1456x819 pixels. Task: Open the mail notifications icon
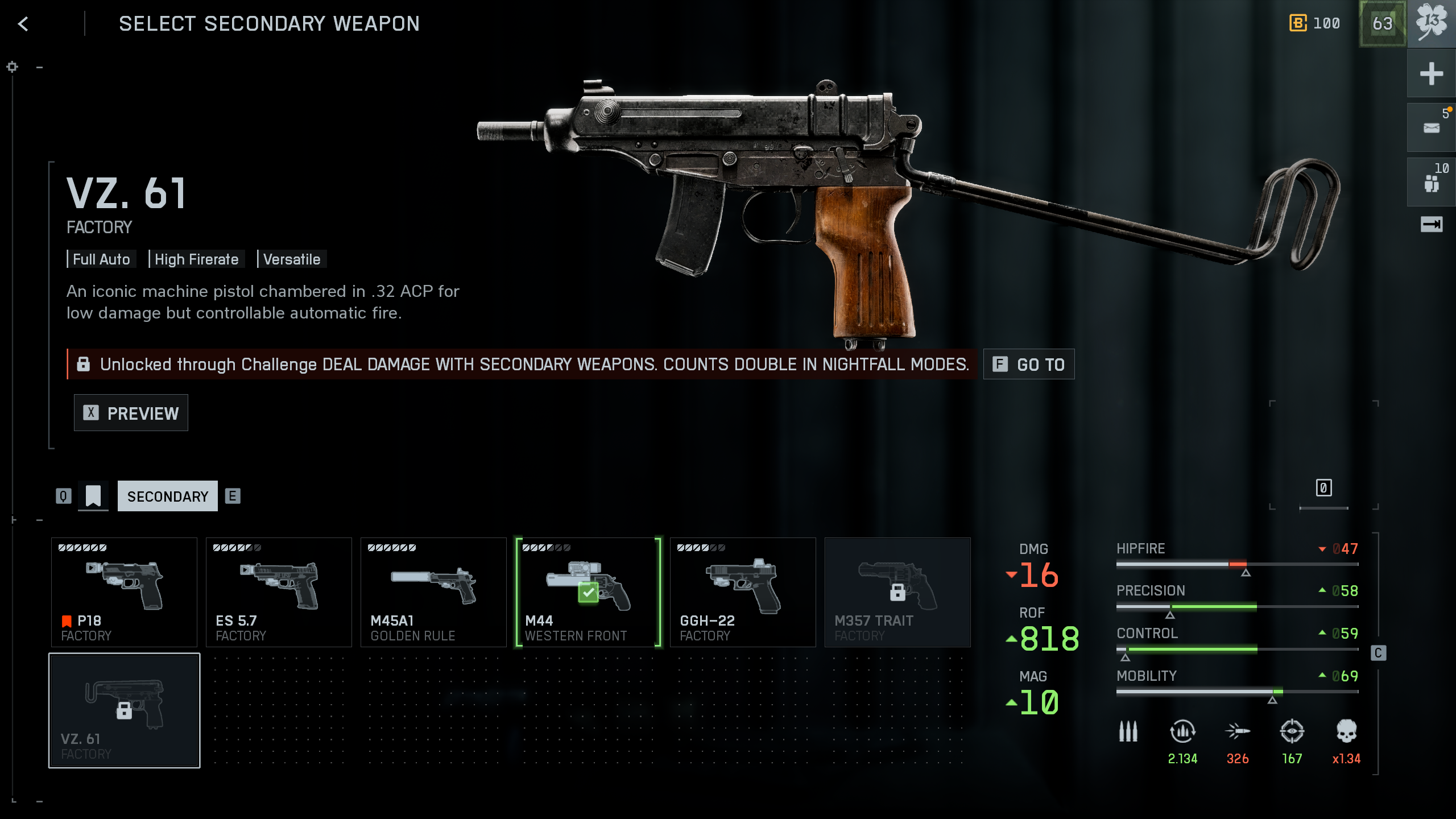pyautogui.click(x=1431, y=128)
